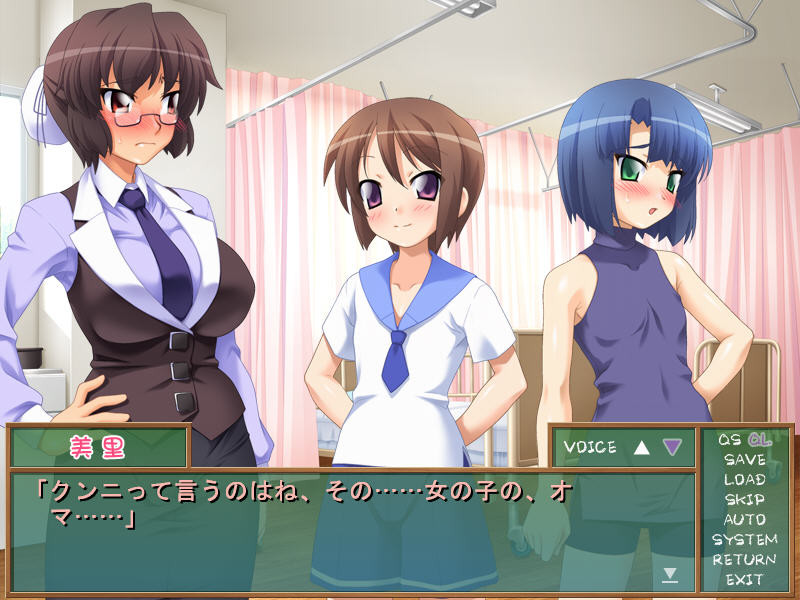Open the SAVE menu
Image resolution: width=800 pixels, height=600 pixels.
click(744, 460)
